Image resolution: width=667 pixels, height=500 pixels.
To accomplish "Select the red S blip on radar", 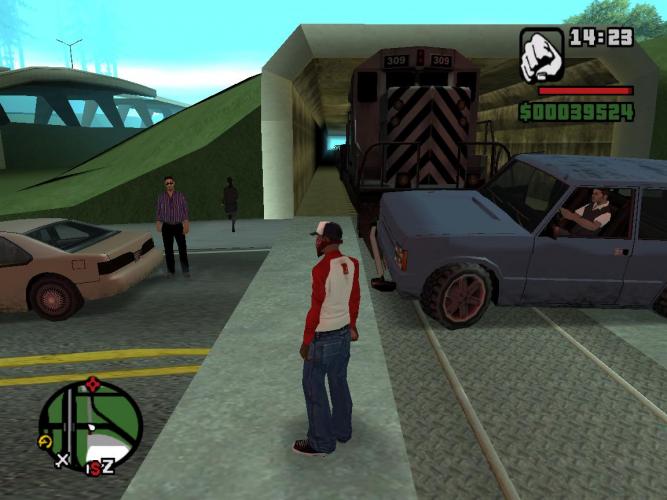I will (94, 467).
